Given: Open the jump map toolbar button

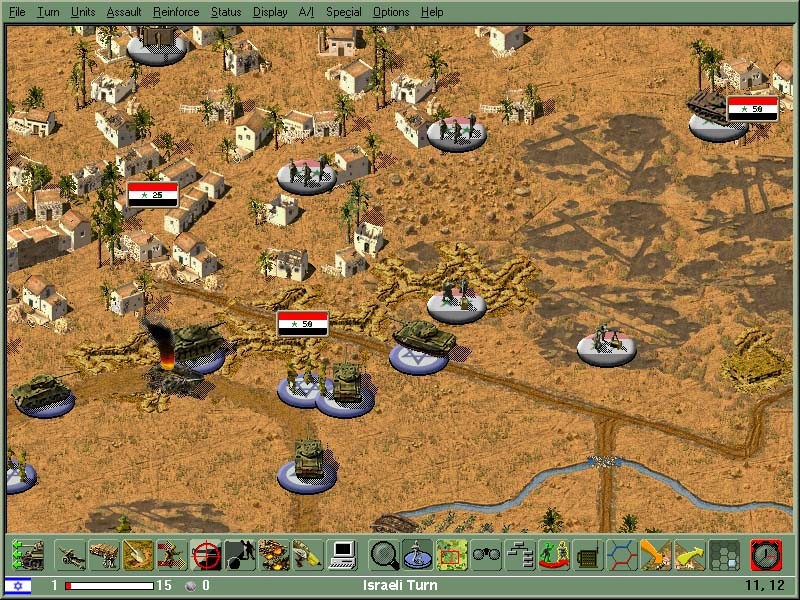Looking at the screenshot, I should pos(452,554).
